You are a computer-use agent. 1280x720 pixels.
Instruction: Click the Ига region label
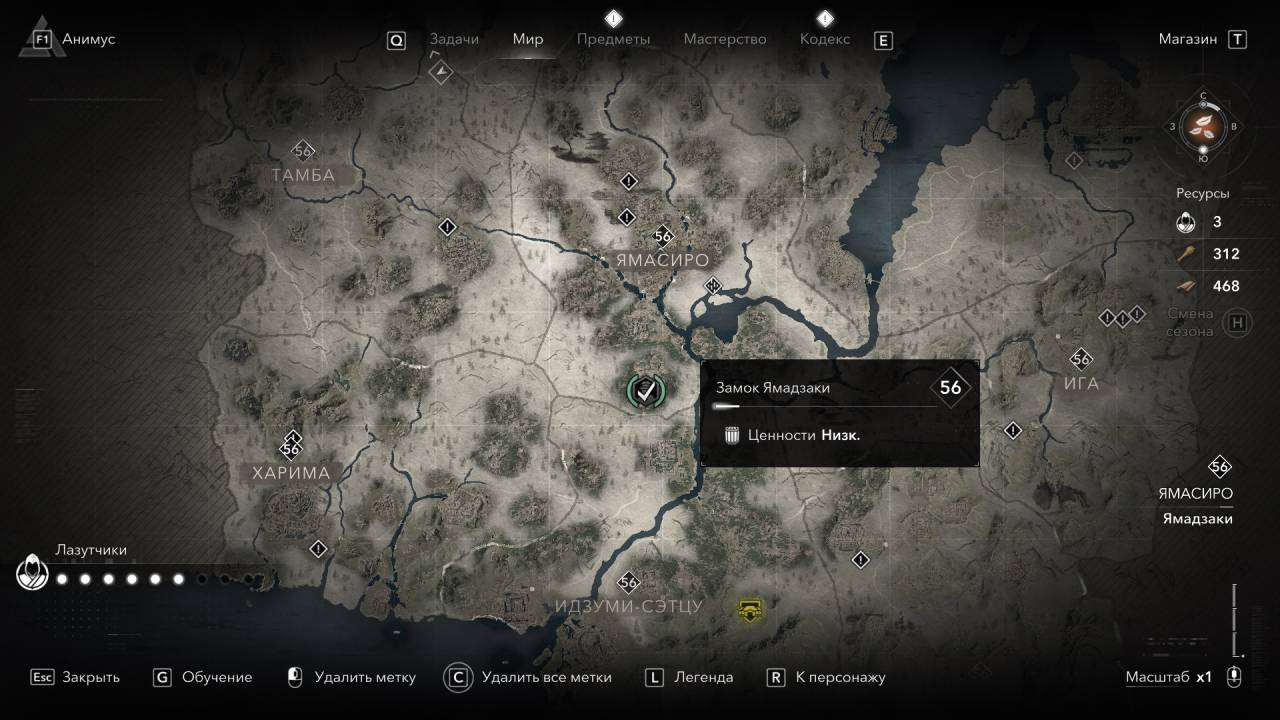(1081, 383)
